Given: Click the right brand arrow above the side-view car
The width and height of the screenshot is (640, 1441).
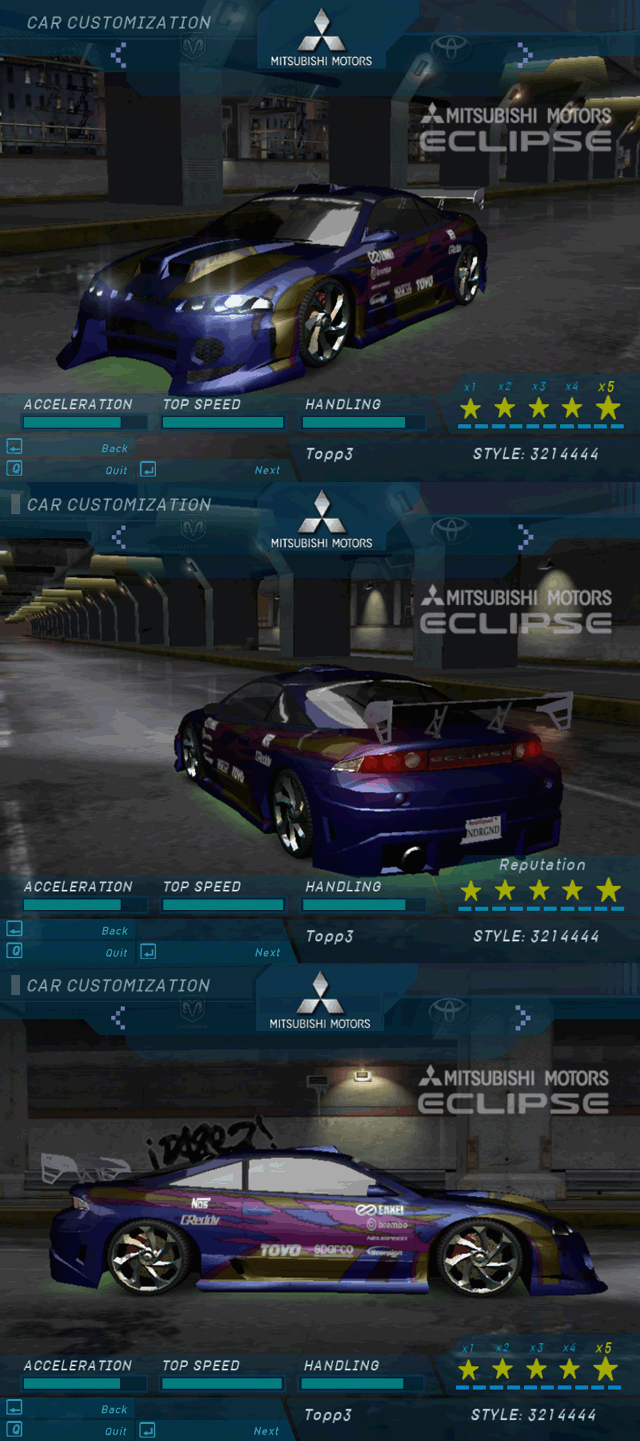Looking at the screenshot, I should pyautogui.click(x=521, y=1017).
